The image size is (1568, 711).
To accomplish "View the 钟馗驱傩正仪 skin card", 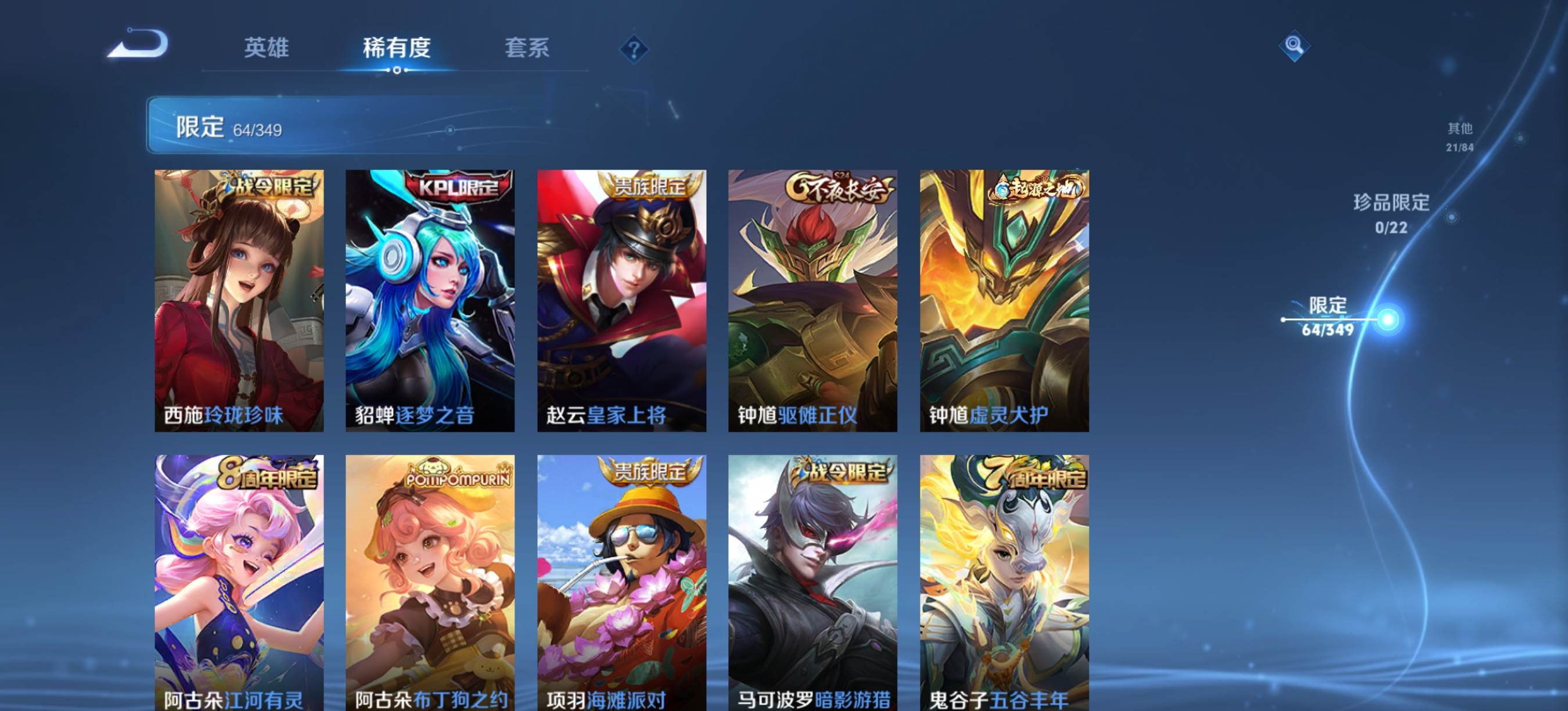I will (812, 300).
